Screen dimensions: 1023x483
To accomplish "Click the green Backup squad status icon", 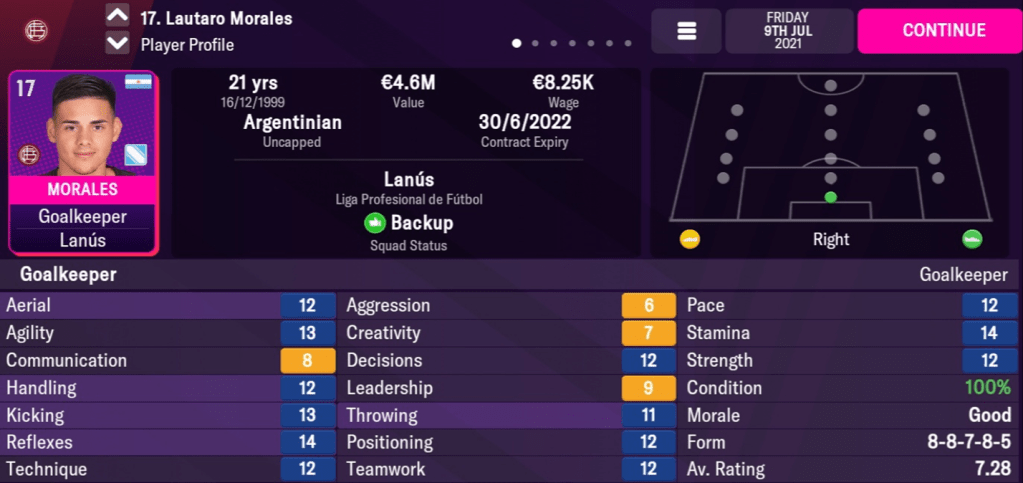I will pyautogui.click(x=374, y=223).
